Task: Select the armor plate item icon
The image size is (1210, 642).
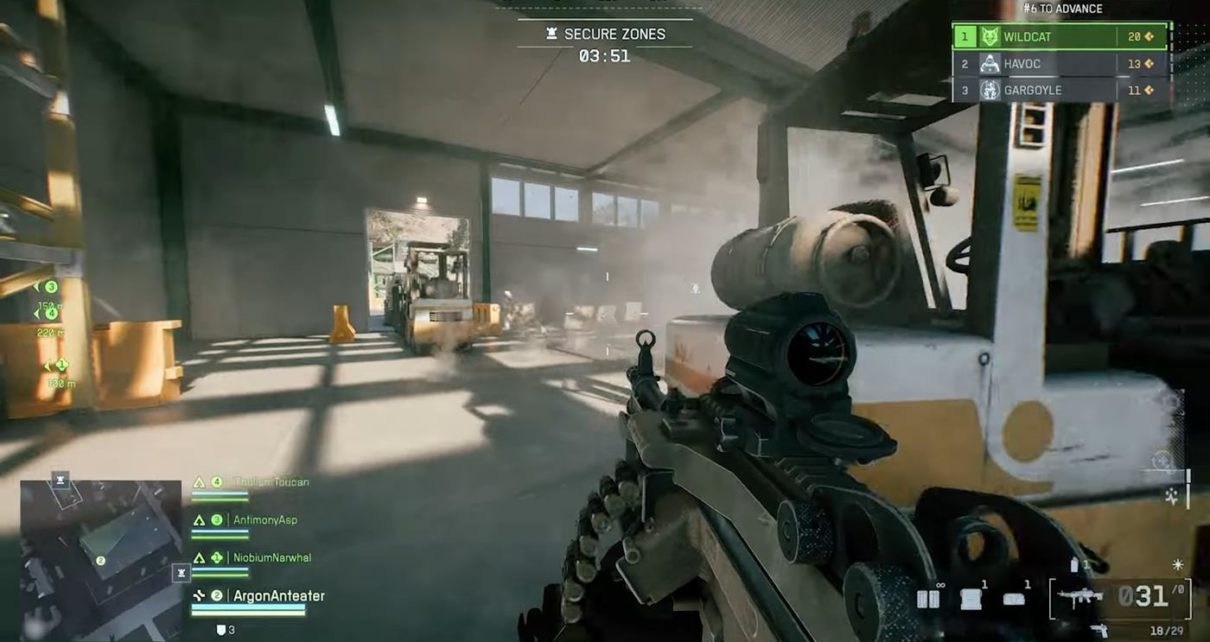Action: tap(971, 599)
